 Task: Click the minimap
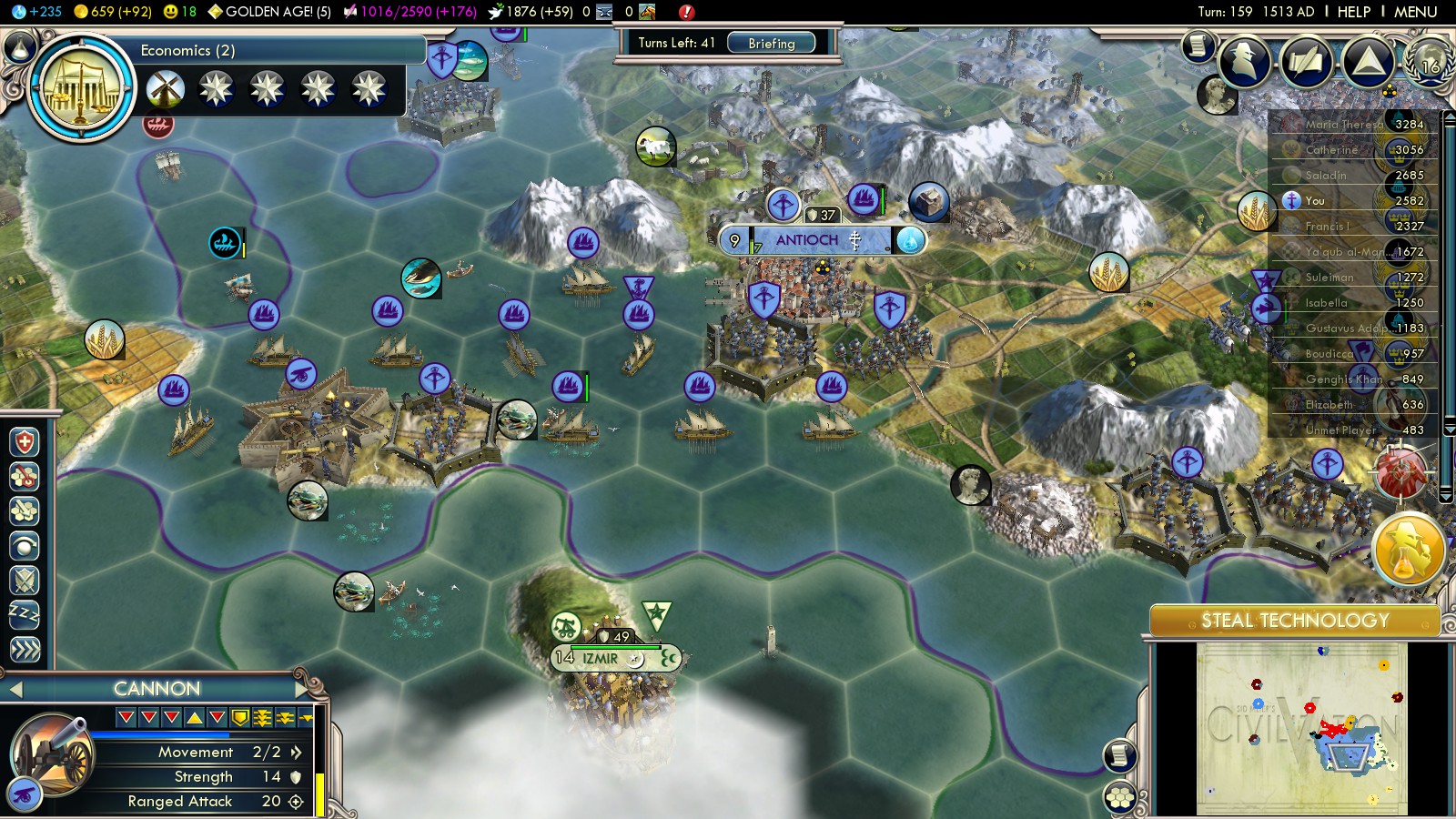tap(1301, 728)
